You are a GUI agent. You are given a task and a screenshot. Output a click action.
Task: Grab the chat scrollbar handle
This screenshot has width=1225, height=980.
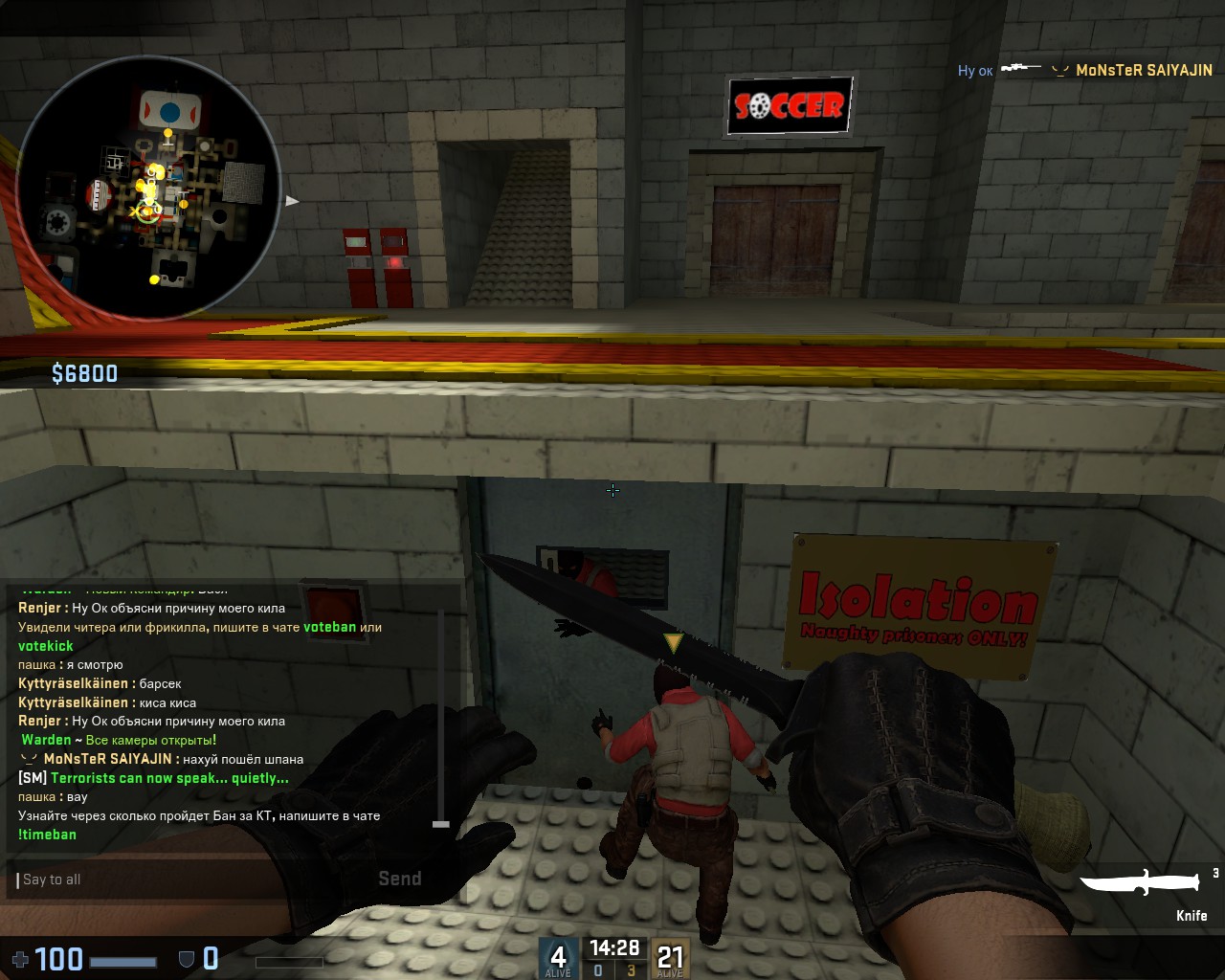tap(441, 823)
